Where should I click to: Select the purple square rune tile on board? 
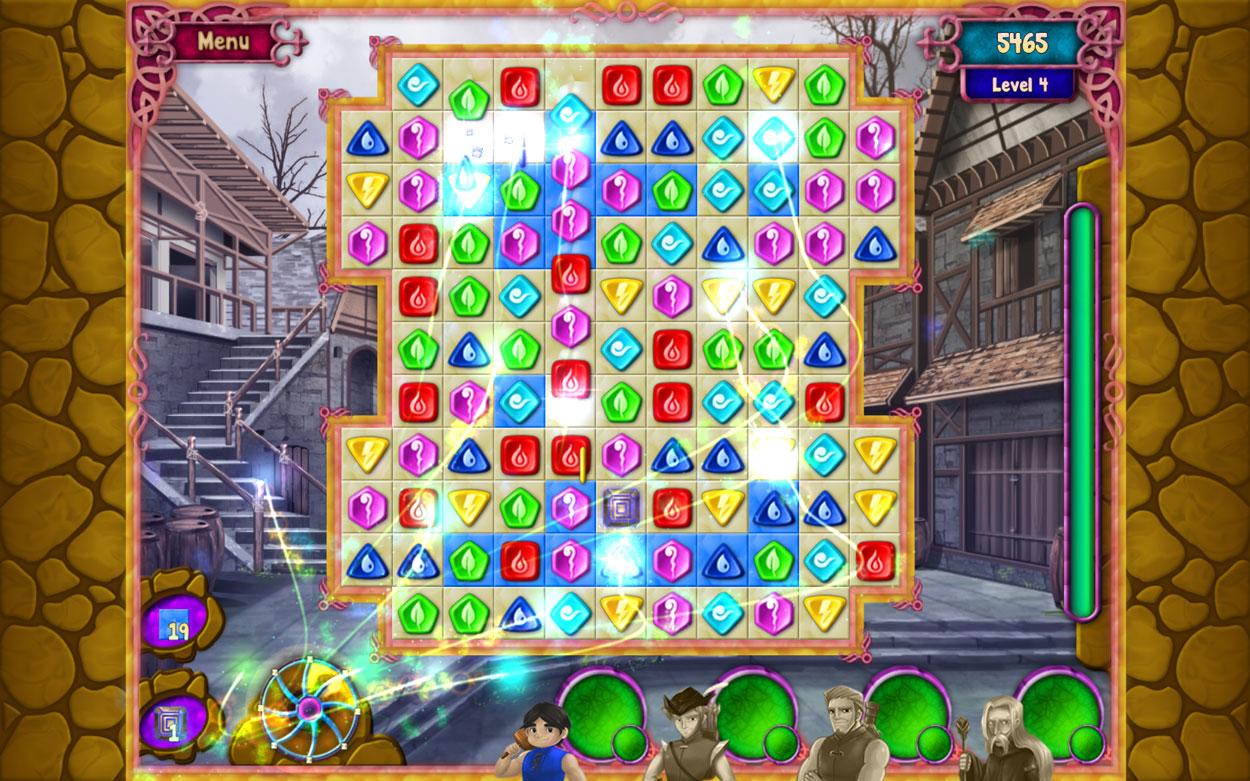(x=621, y=507)
